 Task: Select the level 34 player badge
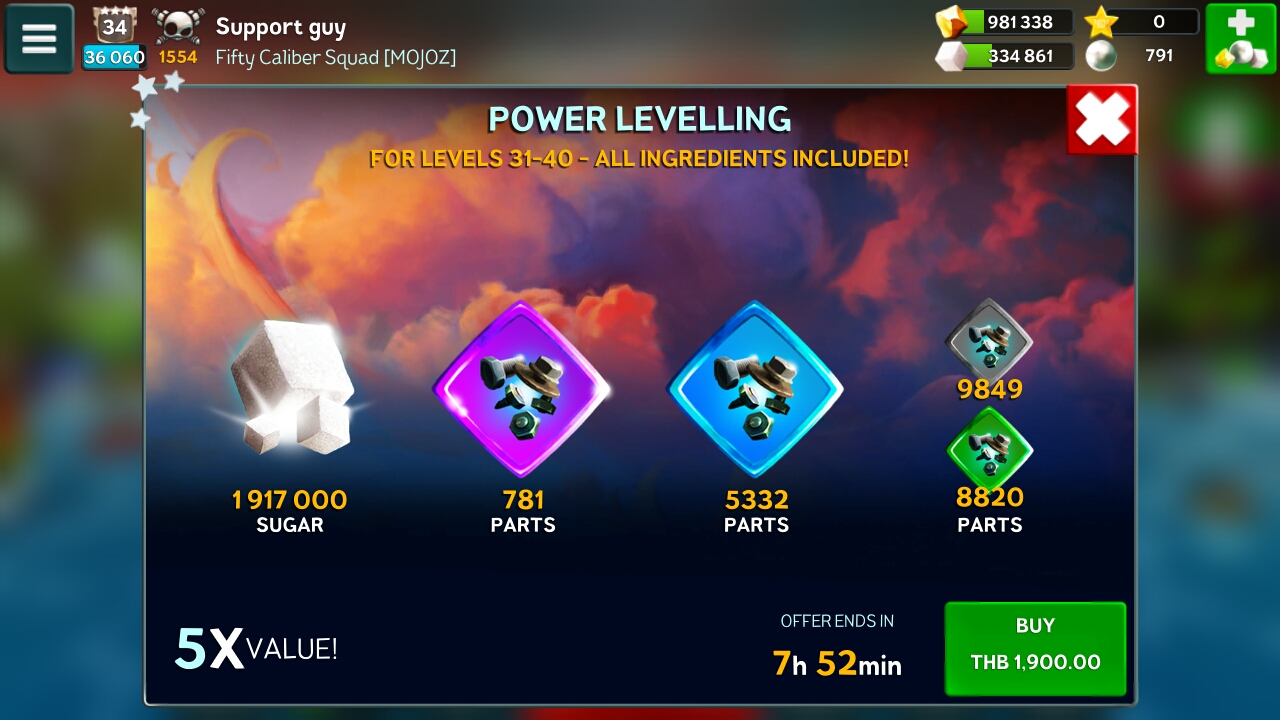(x=114, y=26)
